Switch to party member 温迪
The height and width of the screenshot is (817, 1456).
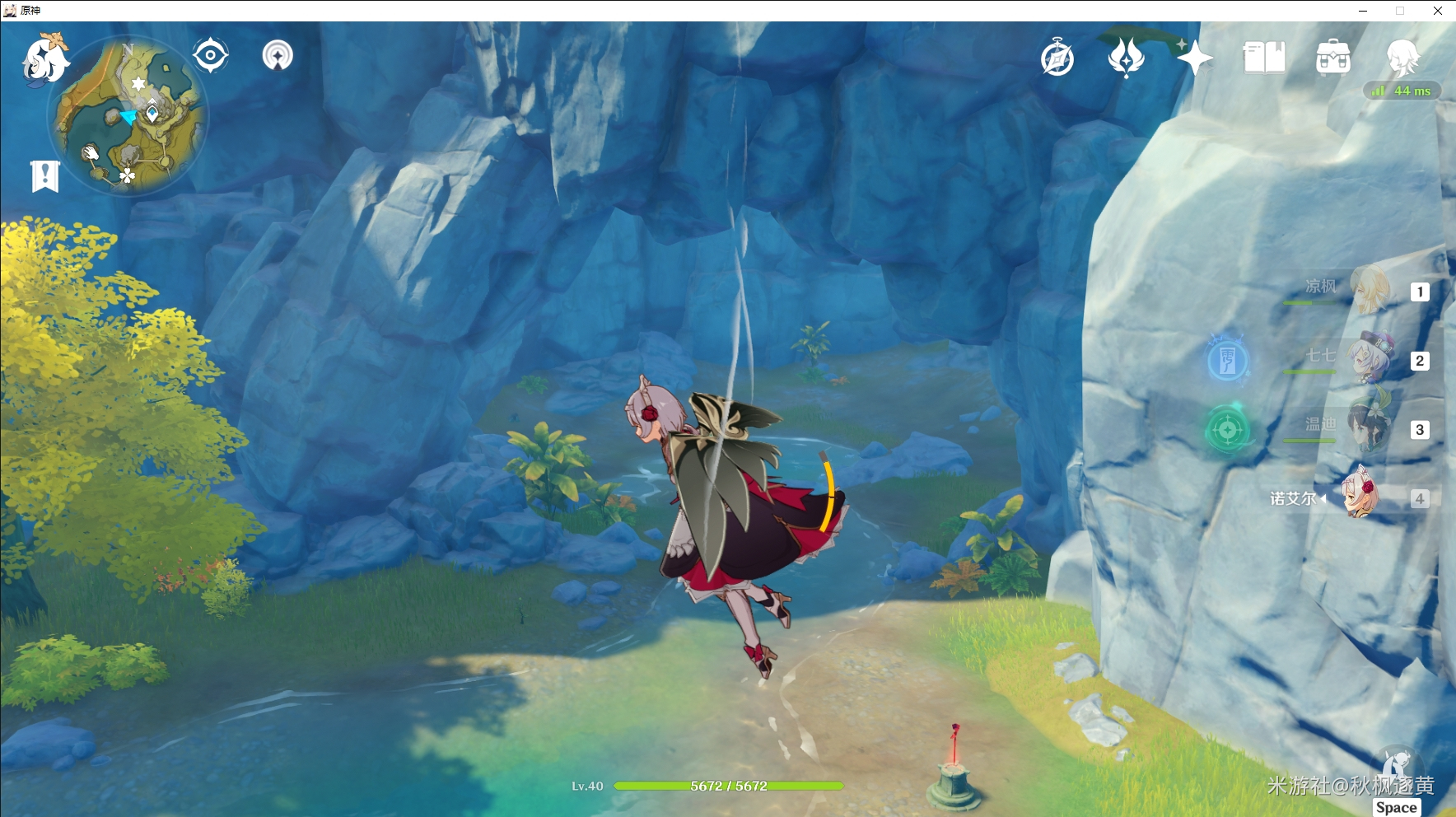1368,428
